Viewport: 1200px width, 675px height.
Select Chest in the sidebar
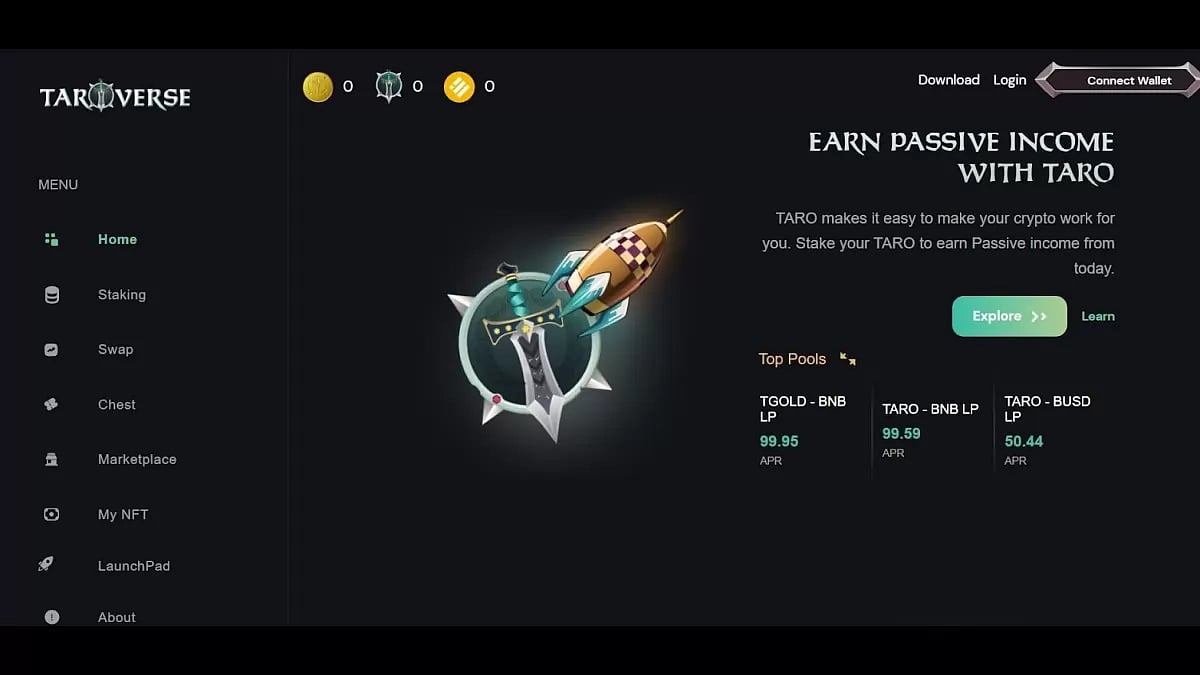coord(116,405)
